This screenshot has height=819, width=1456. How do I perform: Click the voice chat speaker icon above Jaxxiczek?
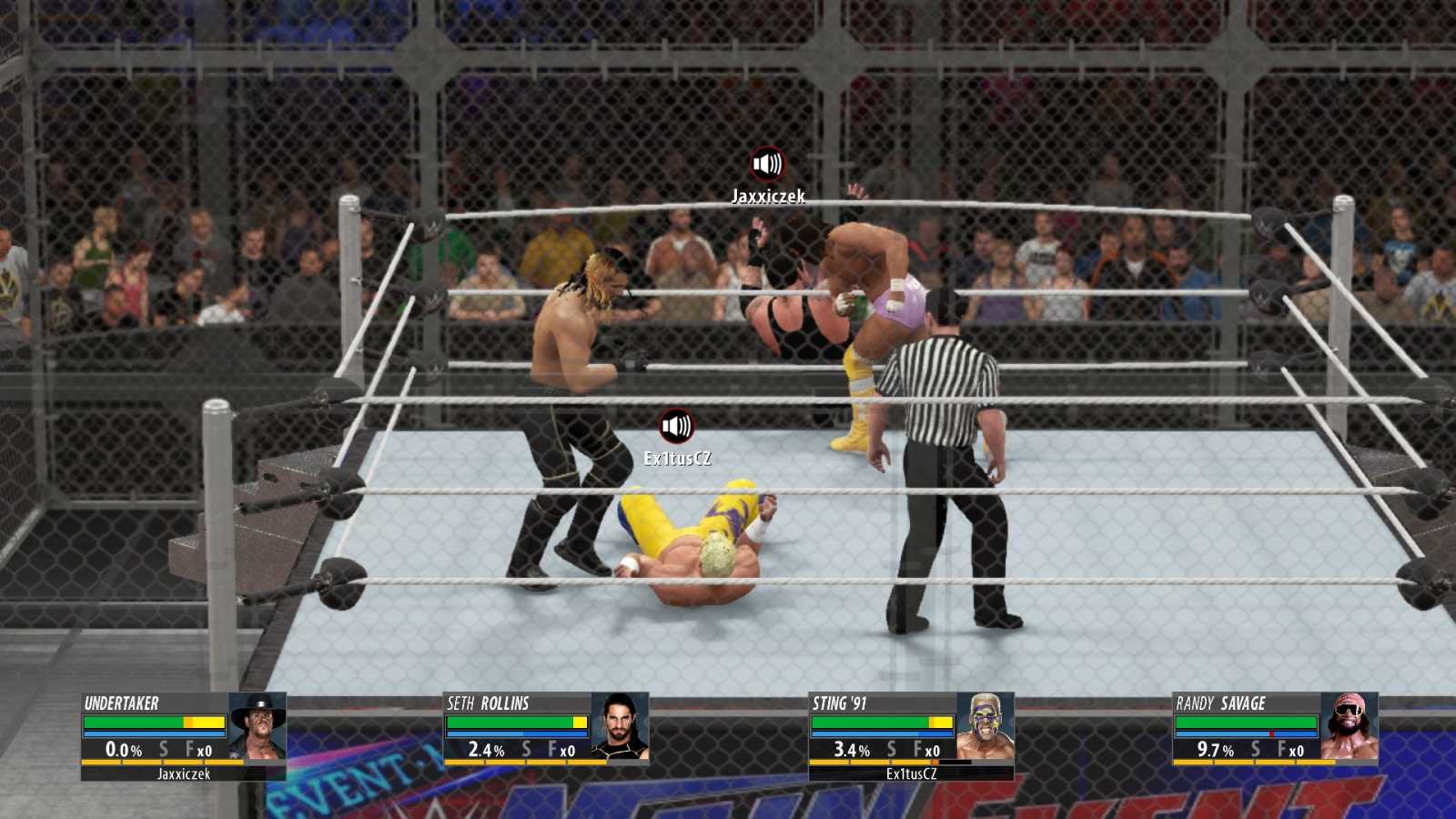click(767, 165)
